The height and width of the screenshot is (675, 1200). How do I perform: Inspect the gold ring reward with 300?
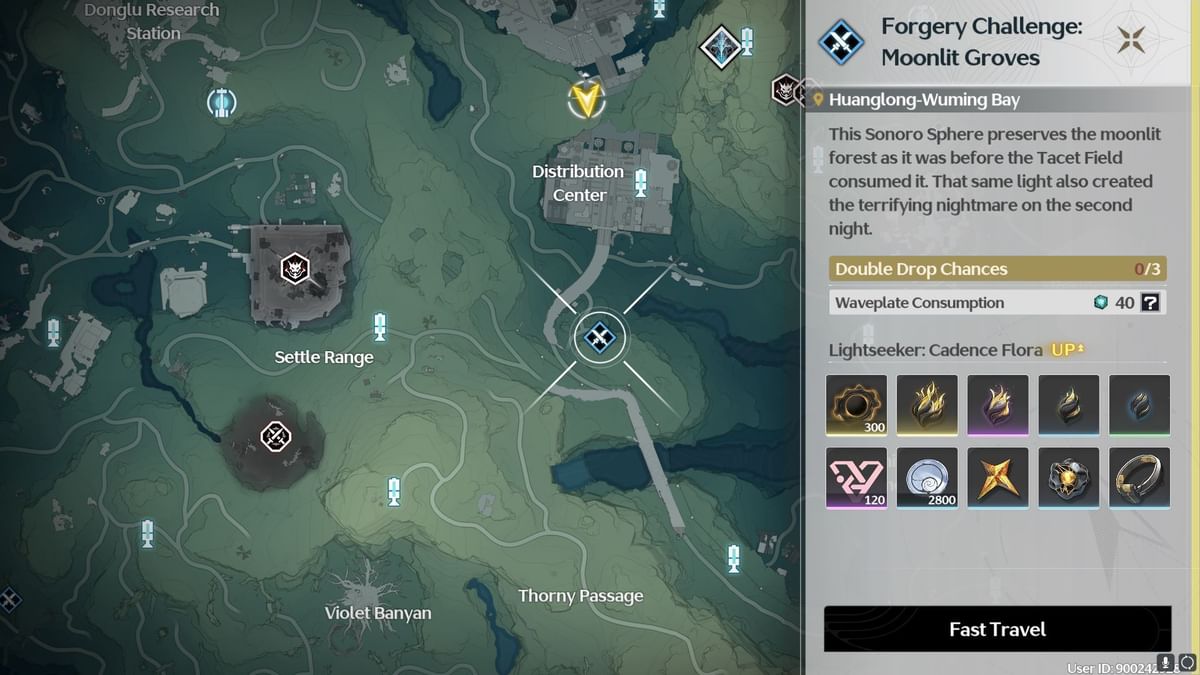pos(856,405)
